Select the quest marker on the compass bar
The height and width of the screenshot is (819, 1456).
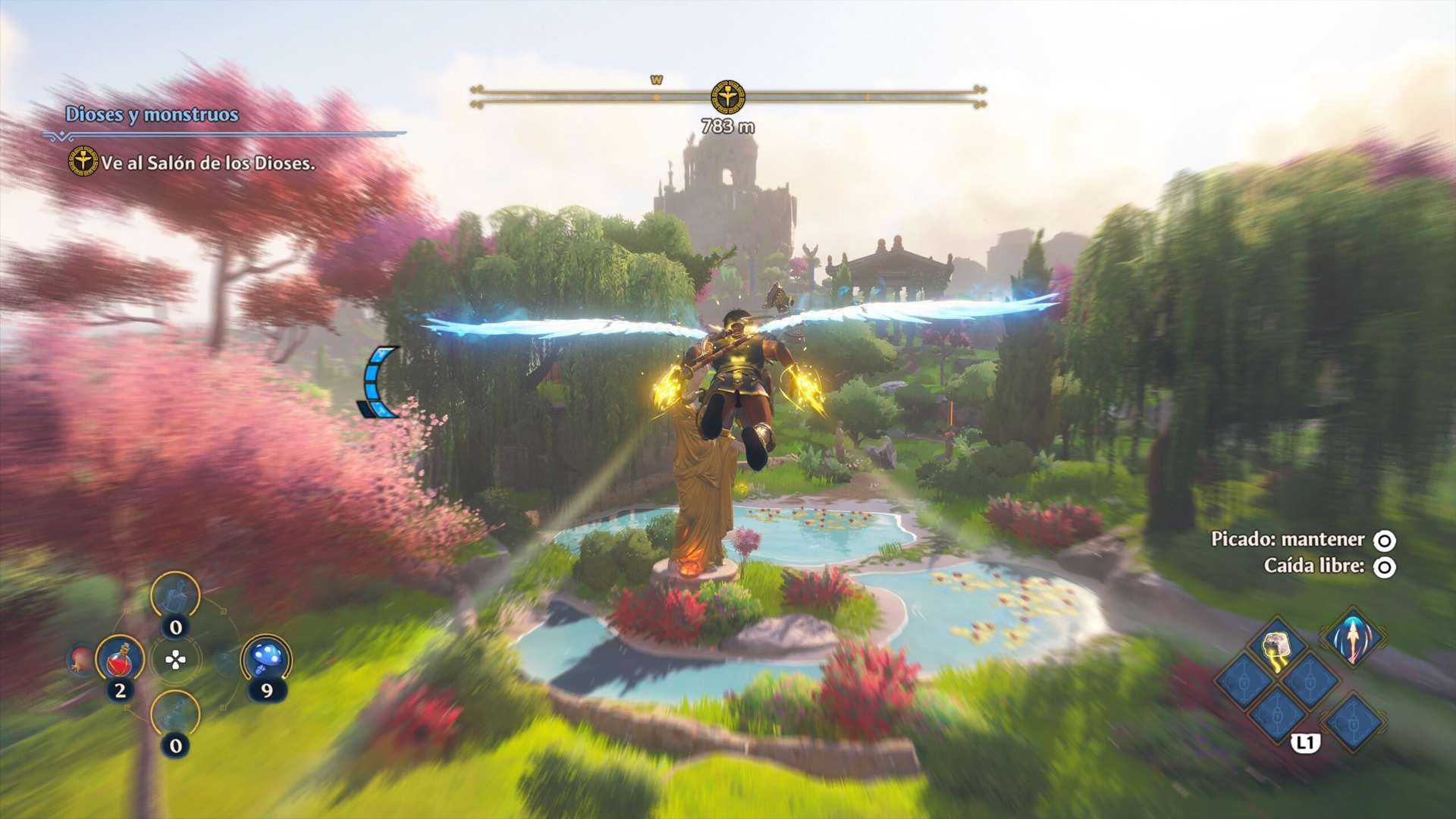(727, 97)
